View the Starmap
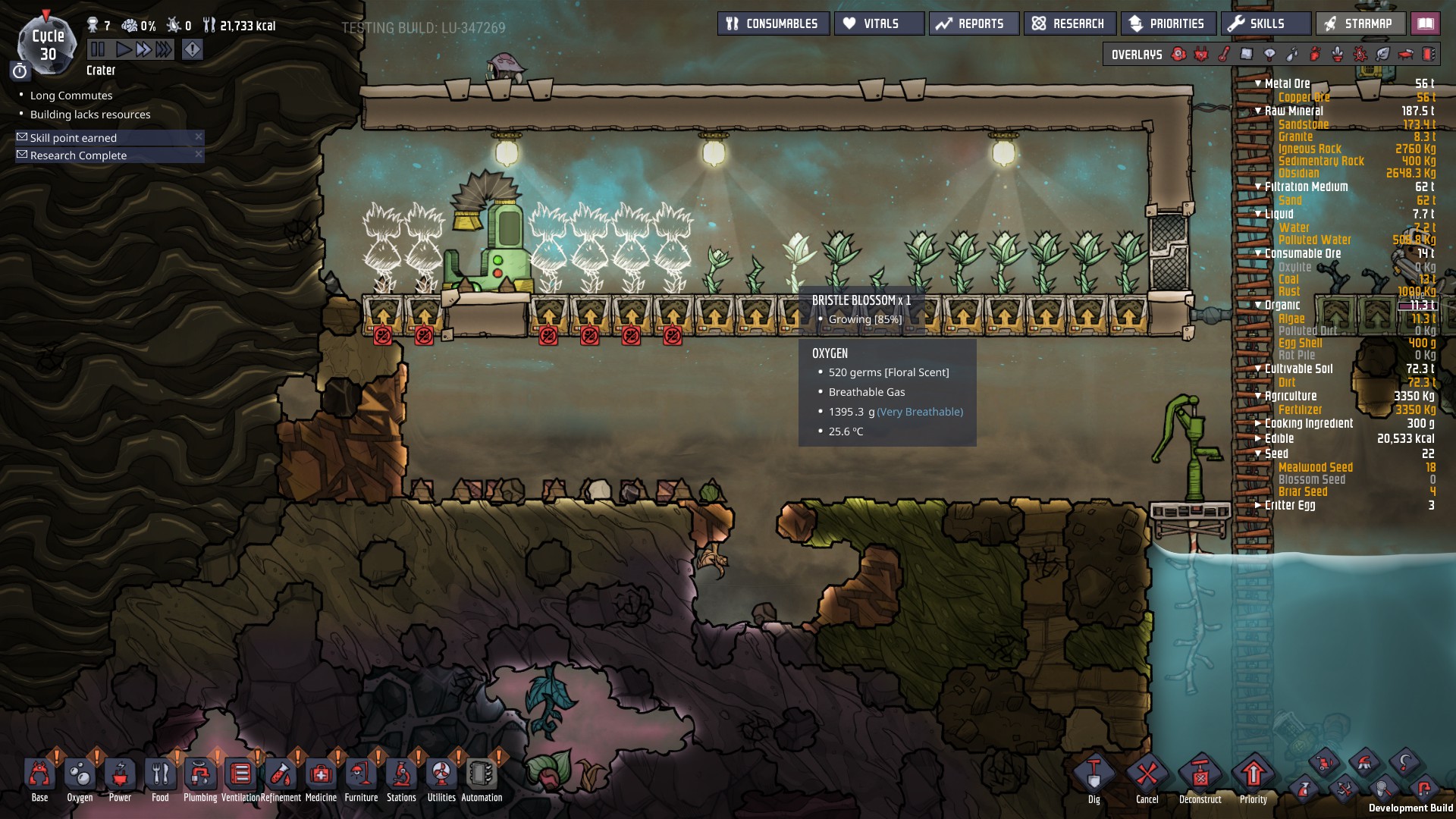The width and height of the screenshot is (1456, 819). (1360, 24)
